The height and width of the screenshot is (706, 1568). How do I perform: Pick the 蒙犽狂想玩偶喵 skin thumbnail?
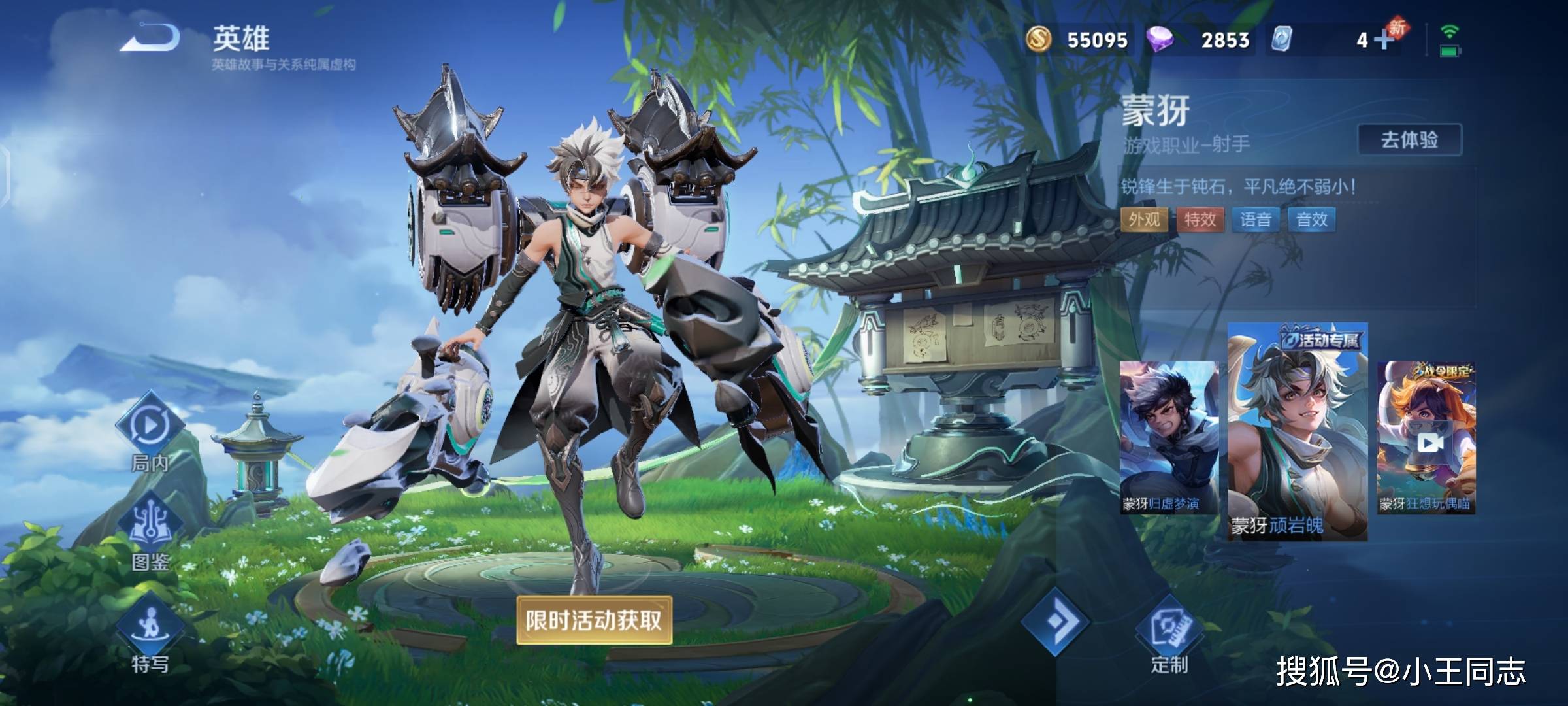pyautogui.click(x=1426, y=437)
